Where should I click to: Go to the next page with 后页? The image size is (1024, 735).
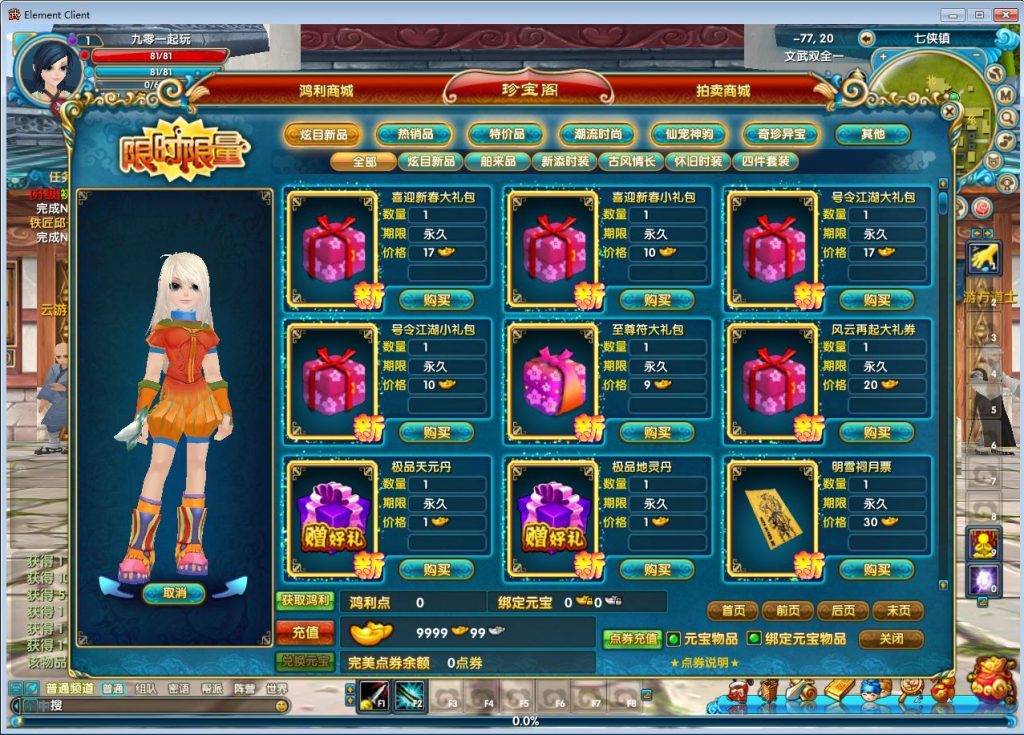point(842,610)
